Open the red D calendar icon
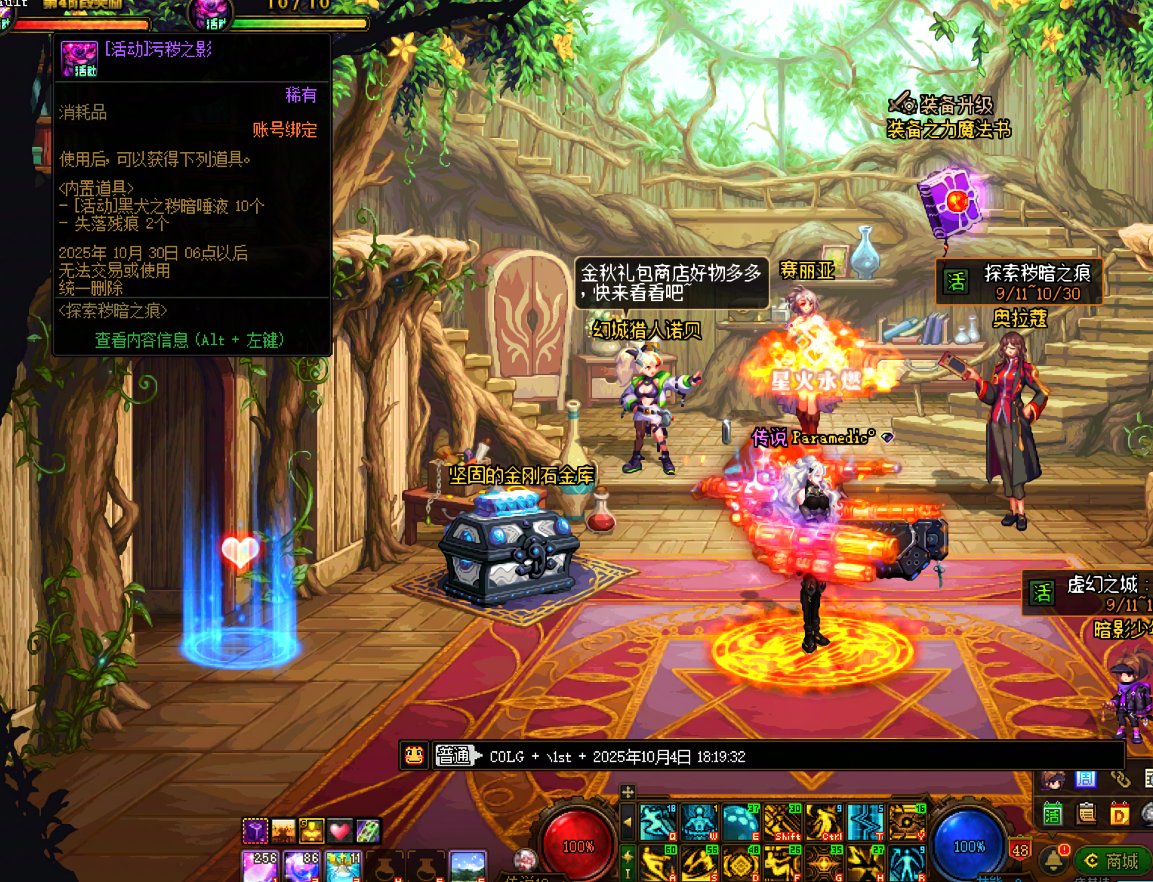Viewport: 1153px width, 882px height. (1120, 814)
